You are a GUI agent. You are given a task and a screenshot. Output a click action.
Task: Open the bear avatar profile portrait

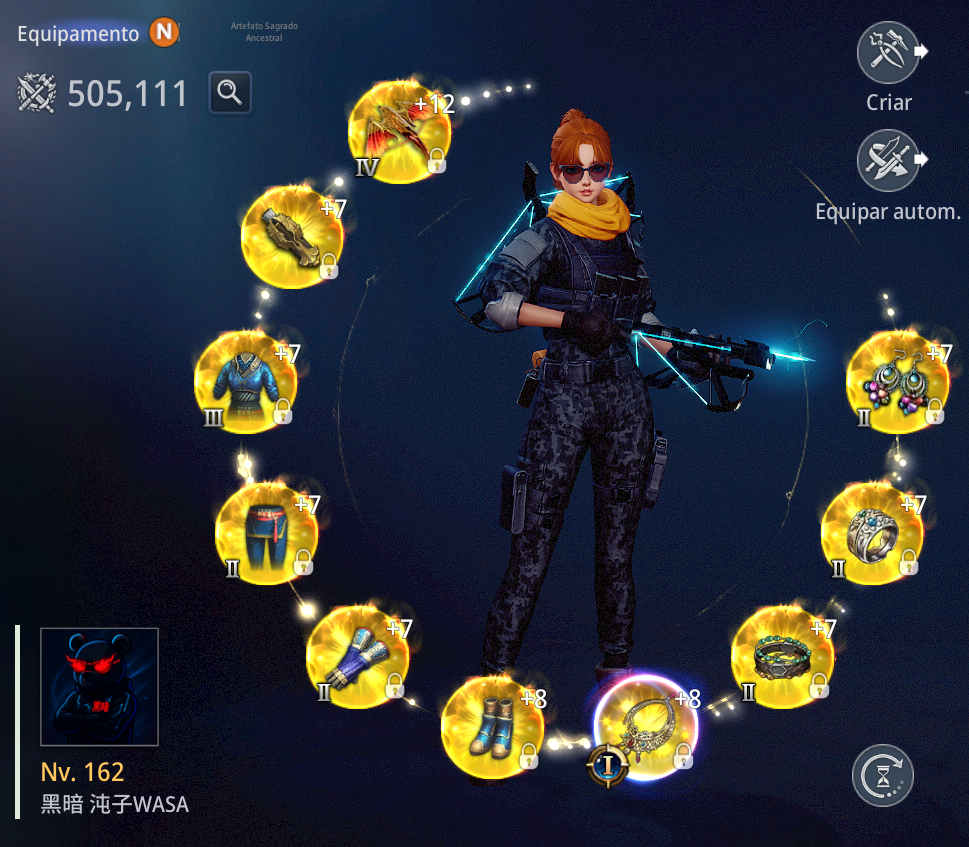point(99,687)
